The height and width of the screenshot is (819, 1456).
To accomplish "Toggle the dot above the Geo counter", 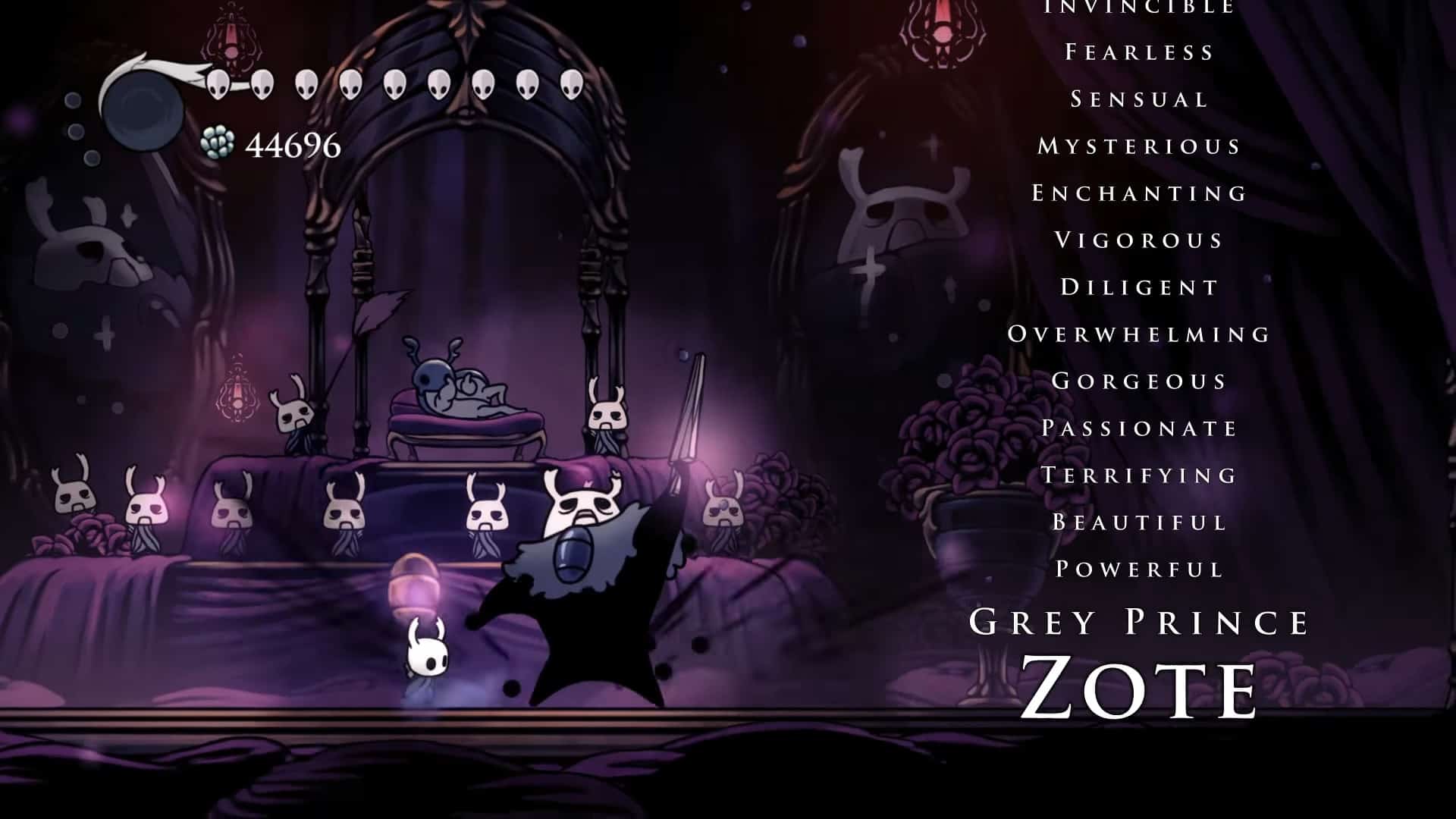I will (x=74, y=99).
